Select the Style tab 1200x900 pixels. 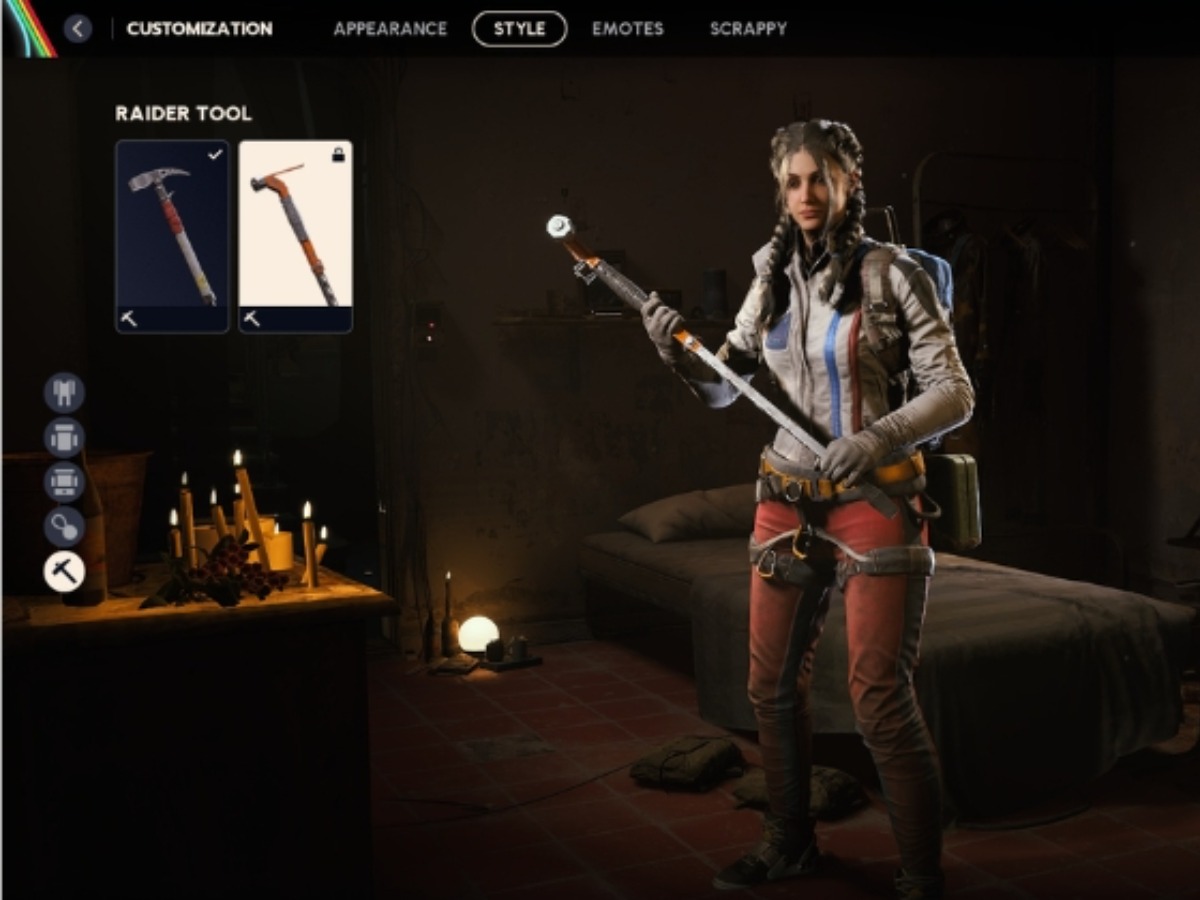tap(519, 29)
